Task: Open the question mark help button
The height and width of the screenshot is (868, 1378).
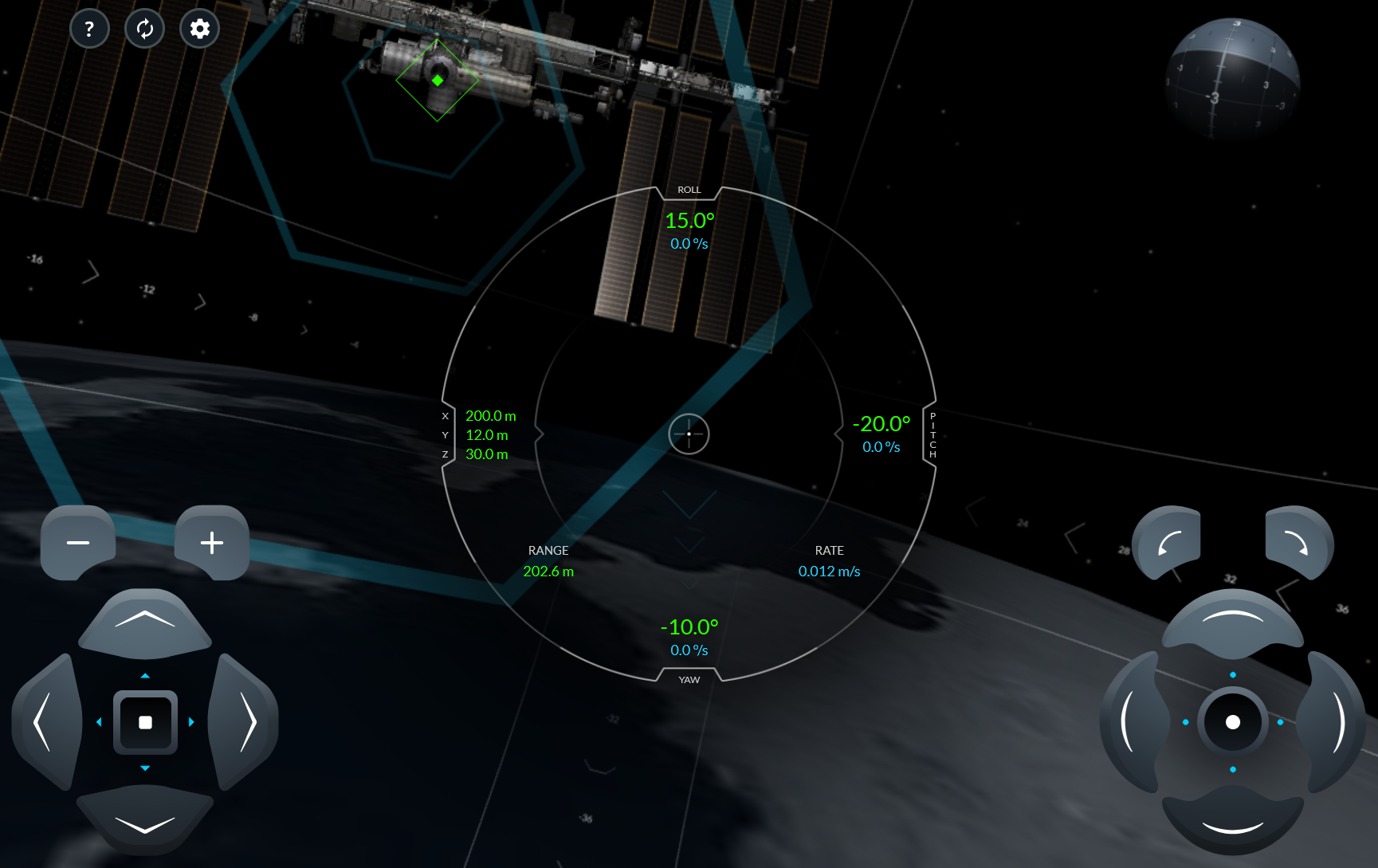Action: click(89, 29)
